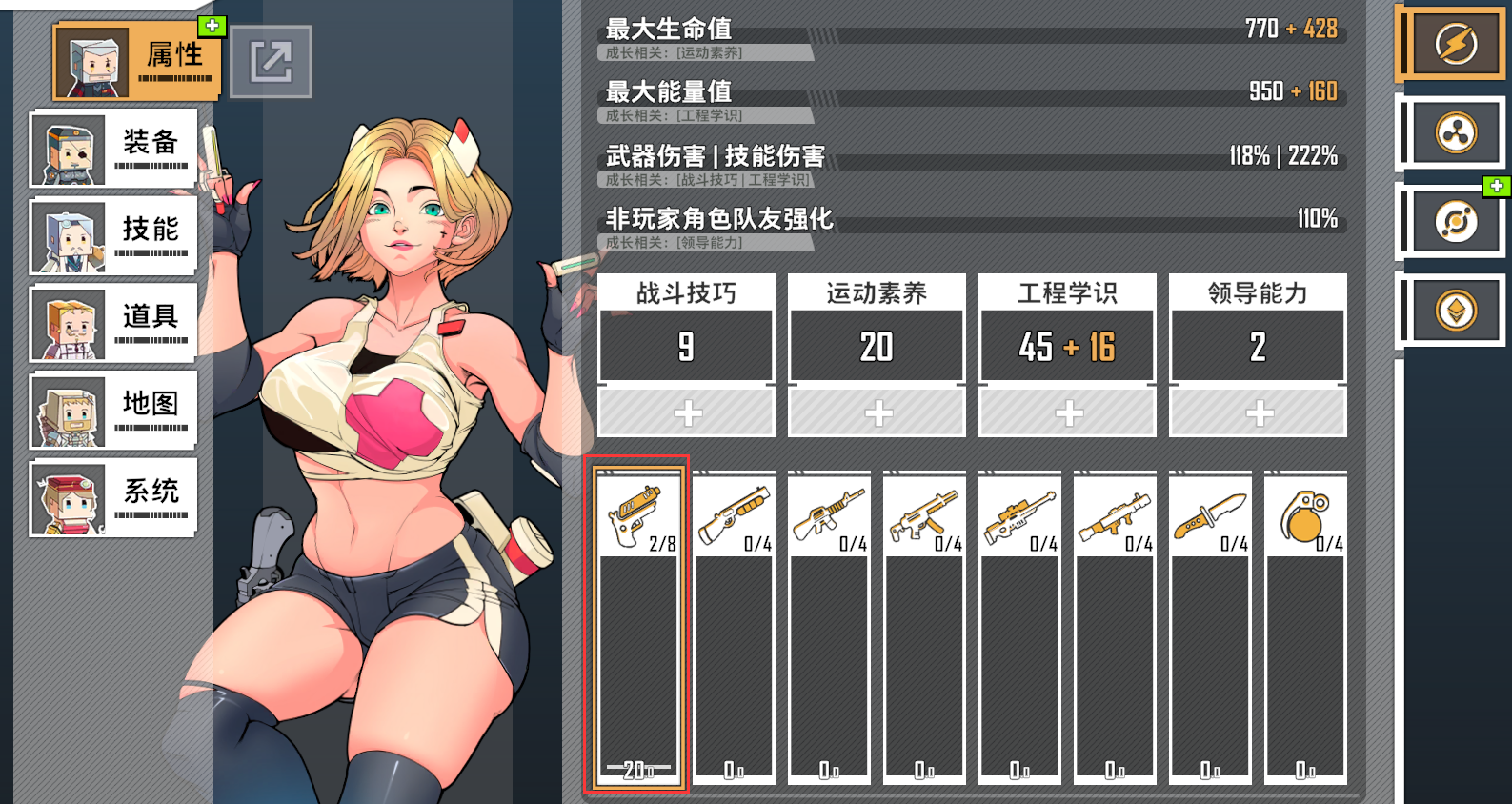Select the rocket launcher weapon icon

tap(1115, 514)
